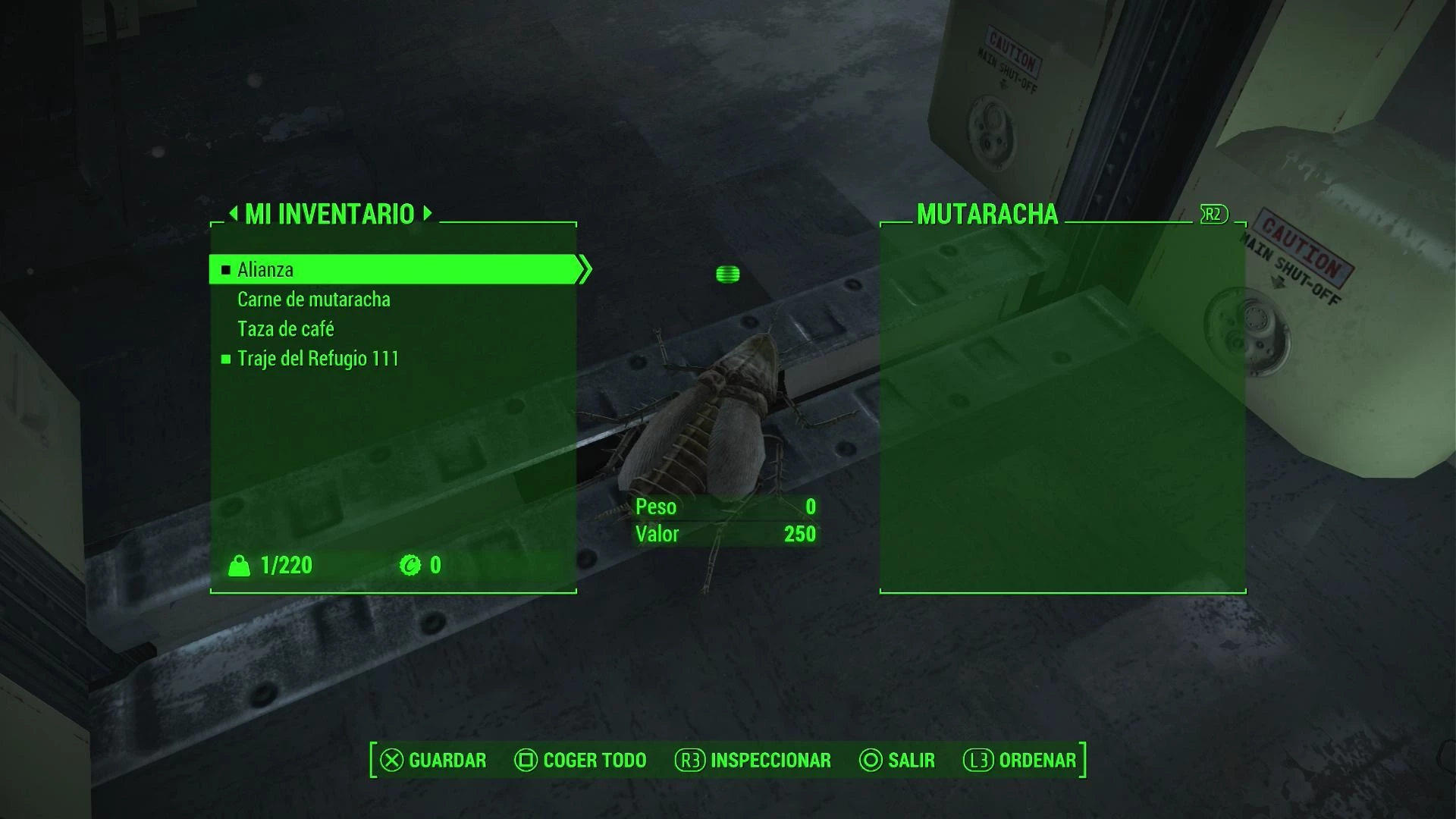Viewport: 1456px width, 819px height.
Task: Select the Alianza inventory item
Action: (265, 270)
